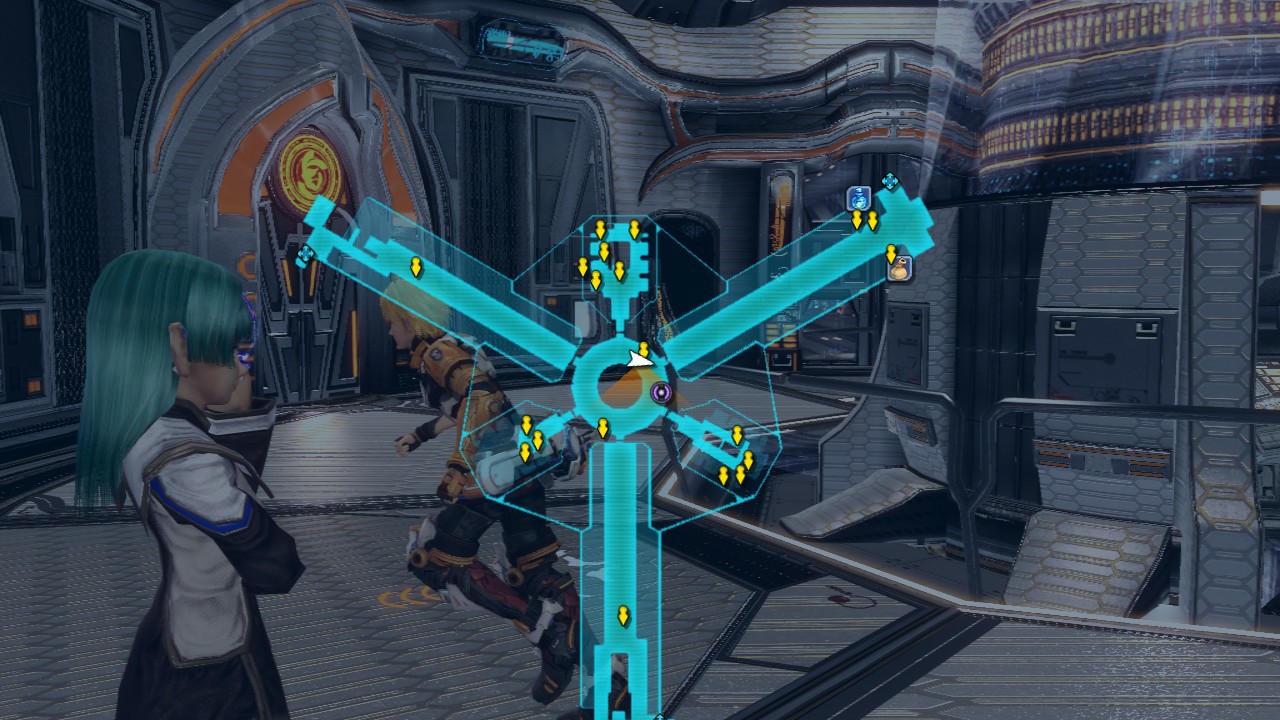Screen dimensions: 1280x720
Task: Select the yellow arrow pair below the save icon
Action: (x=864, y=221)
